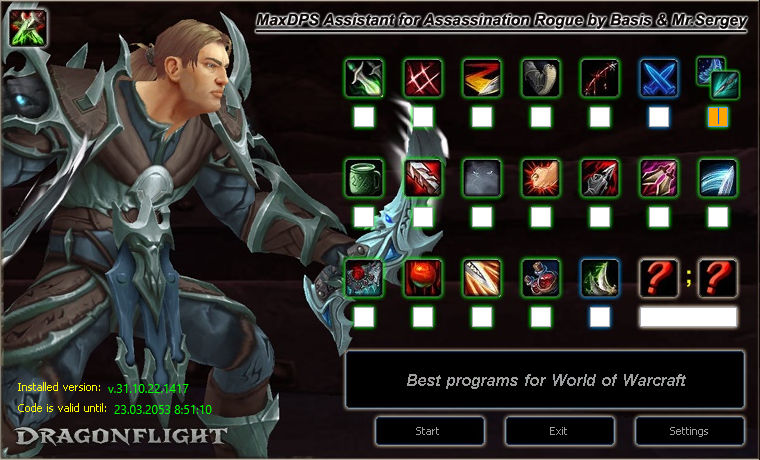Select the green dagger Mutilate icon
Screen dimensions: 760x460
coord(364,77)
